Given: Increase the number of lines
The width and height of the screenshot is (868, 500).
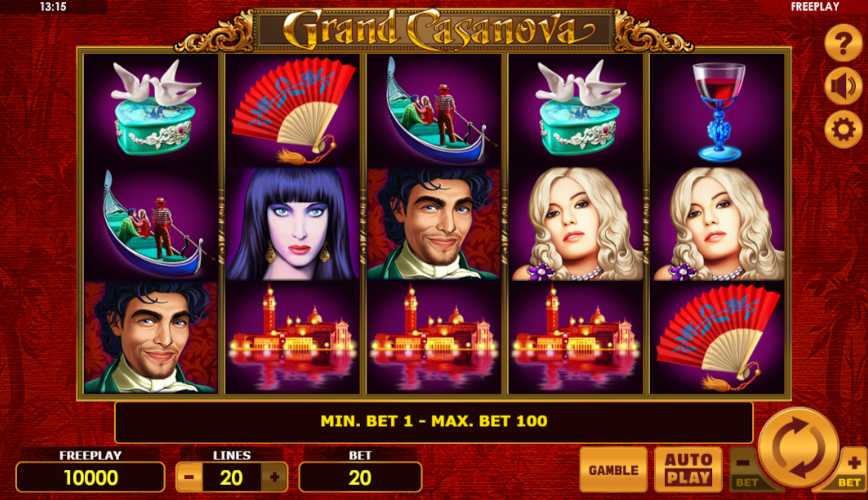Looking at the screenshot, I should click(275, 477).
